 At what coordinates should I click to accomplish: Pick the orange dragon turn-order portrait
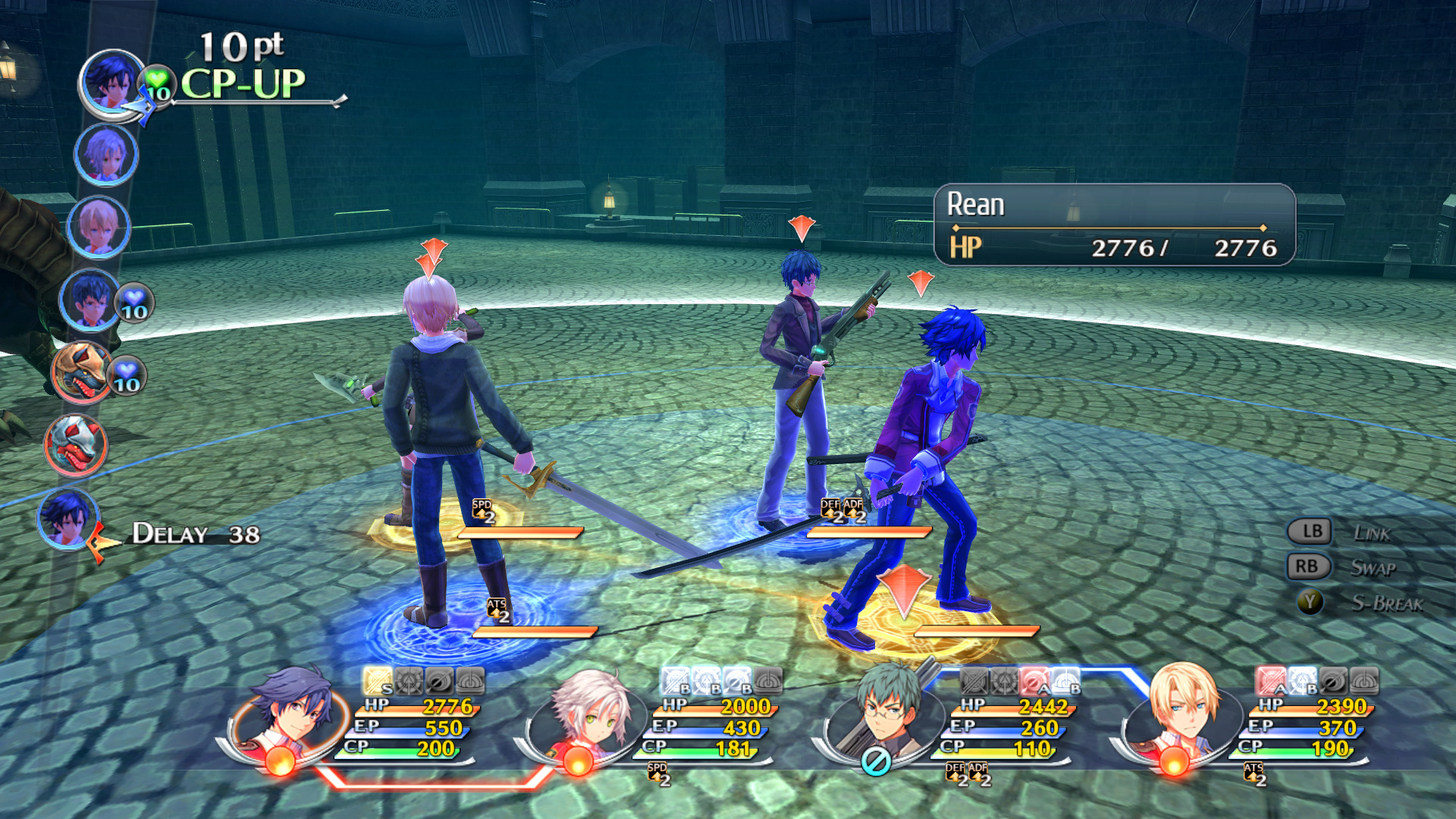pos(81,372)
